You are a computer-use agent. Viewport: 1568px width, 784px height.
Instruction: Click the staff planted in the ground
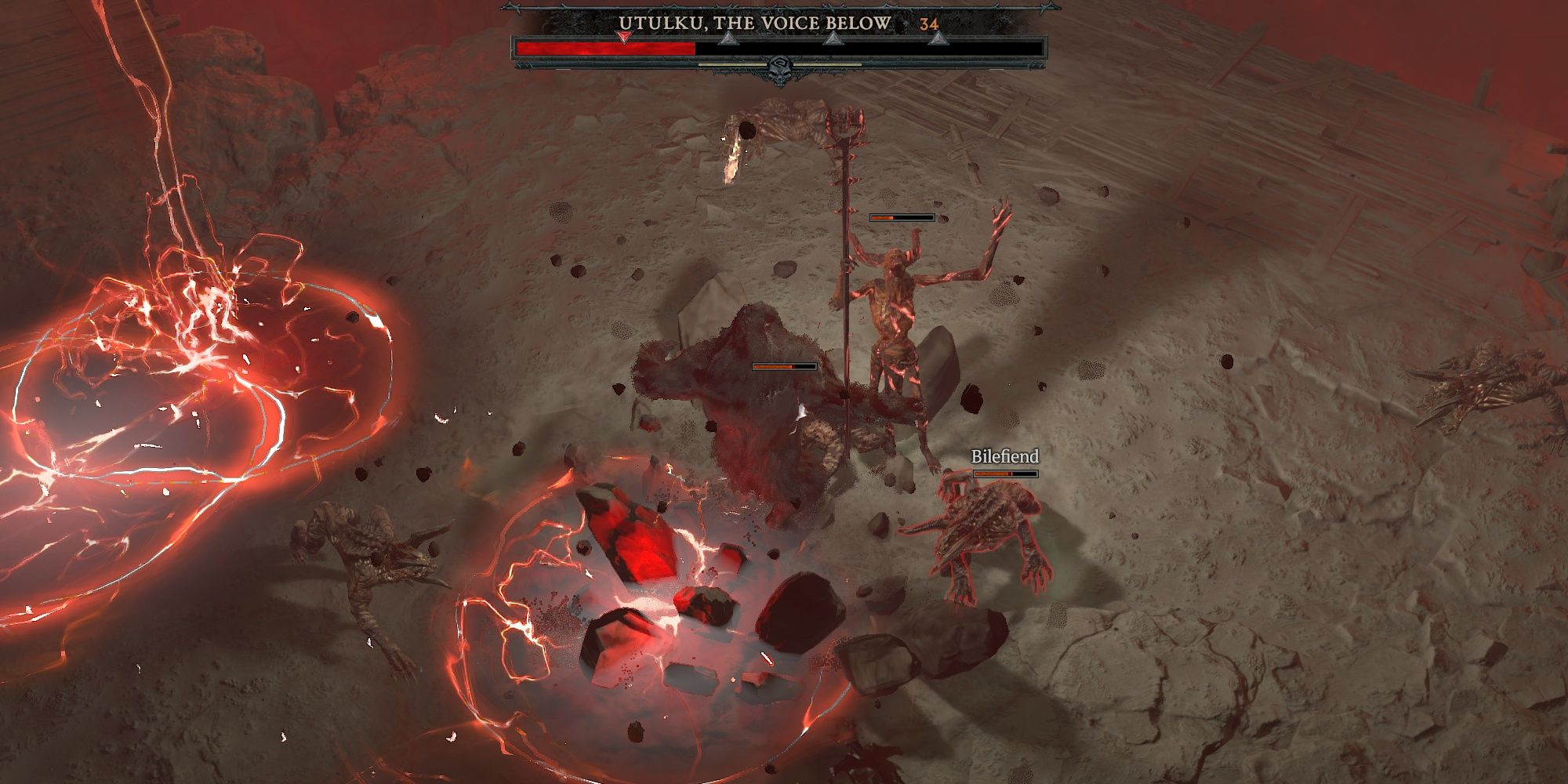pyautogui.click(x=845, y=274)
